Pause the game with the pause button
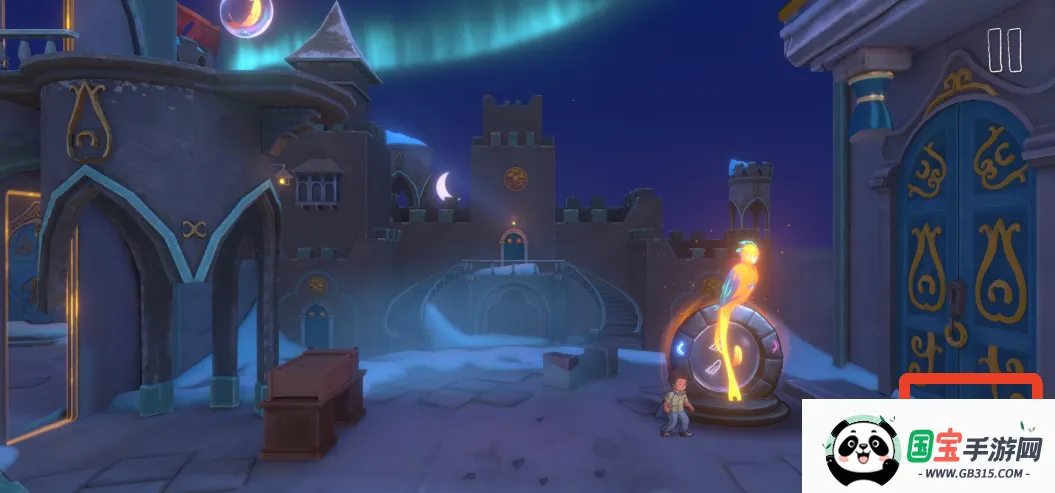The image size is (1055, 493). 1004,50
